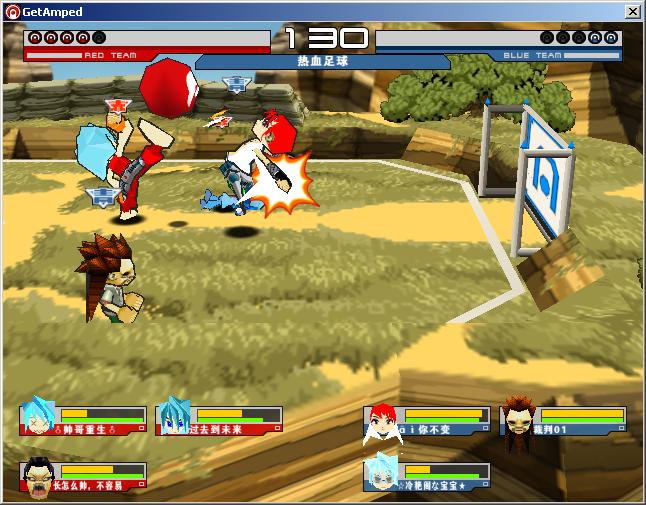Viewport: 646px width, 505px height.
Task: Select player panel 裁判01
Action: click(x=564, y=420)
